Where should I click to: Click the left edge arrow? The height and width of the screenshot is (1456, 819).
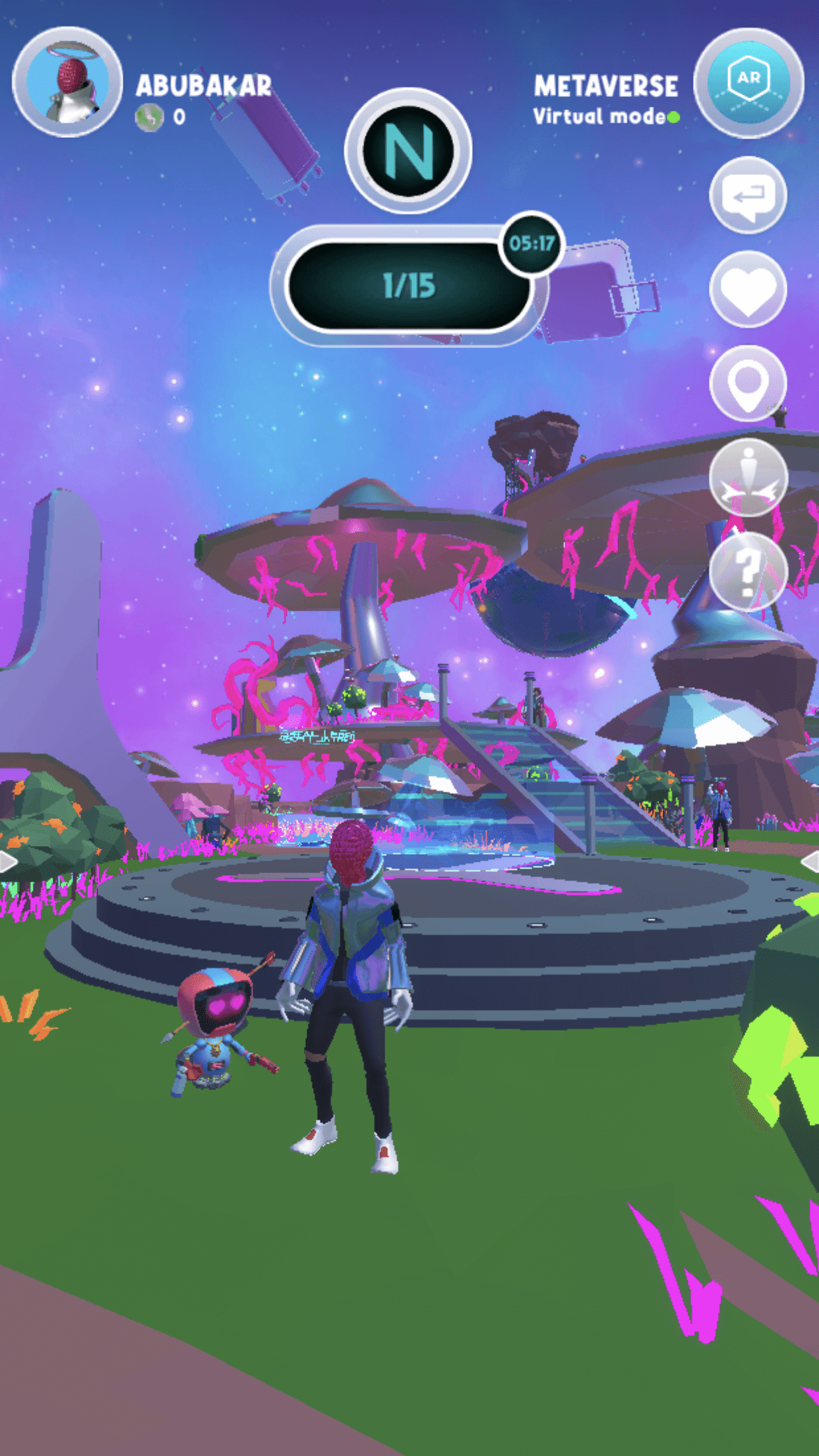(x=8, y=861)
